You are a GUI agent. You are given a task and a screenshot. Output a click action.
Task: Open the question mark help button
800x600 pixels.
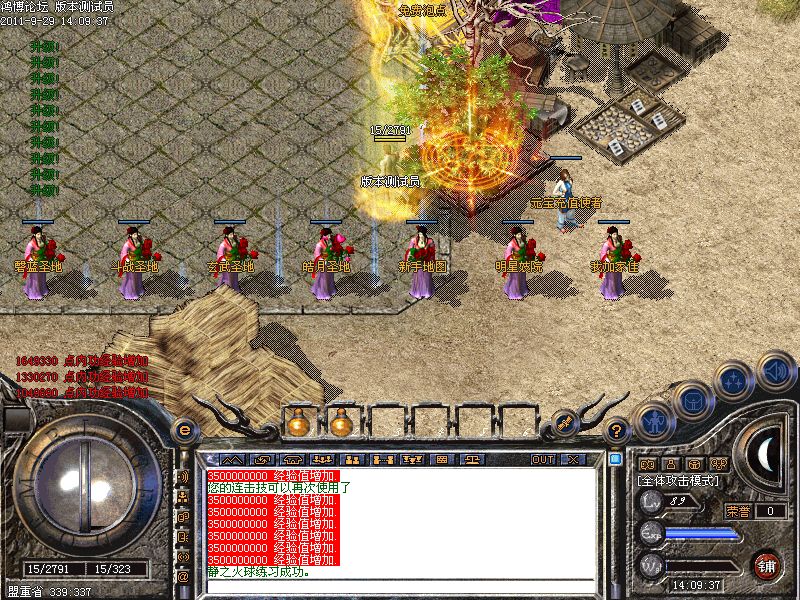click(617, 431)
